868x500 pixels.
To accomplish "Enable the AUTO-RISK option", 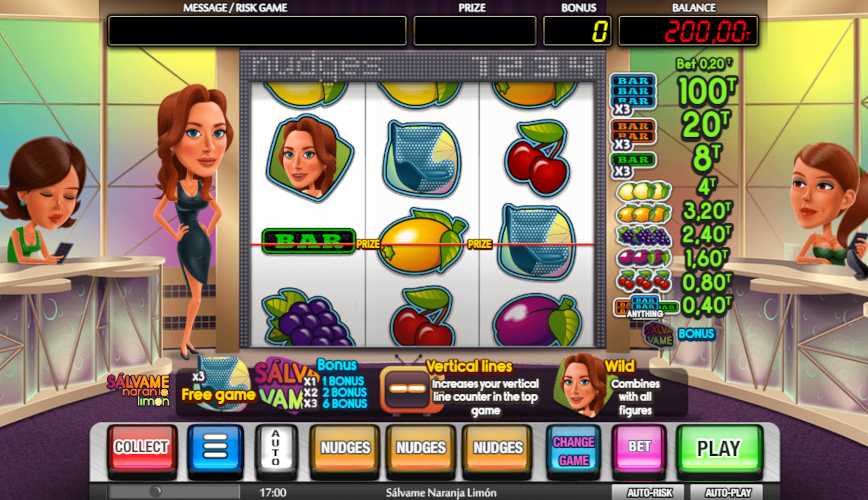I will [x=648, y=492].
